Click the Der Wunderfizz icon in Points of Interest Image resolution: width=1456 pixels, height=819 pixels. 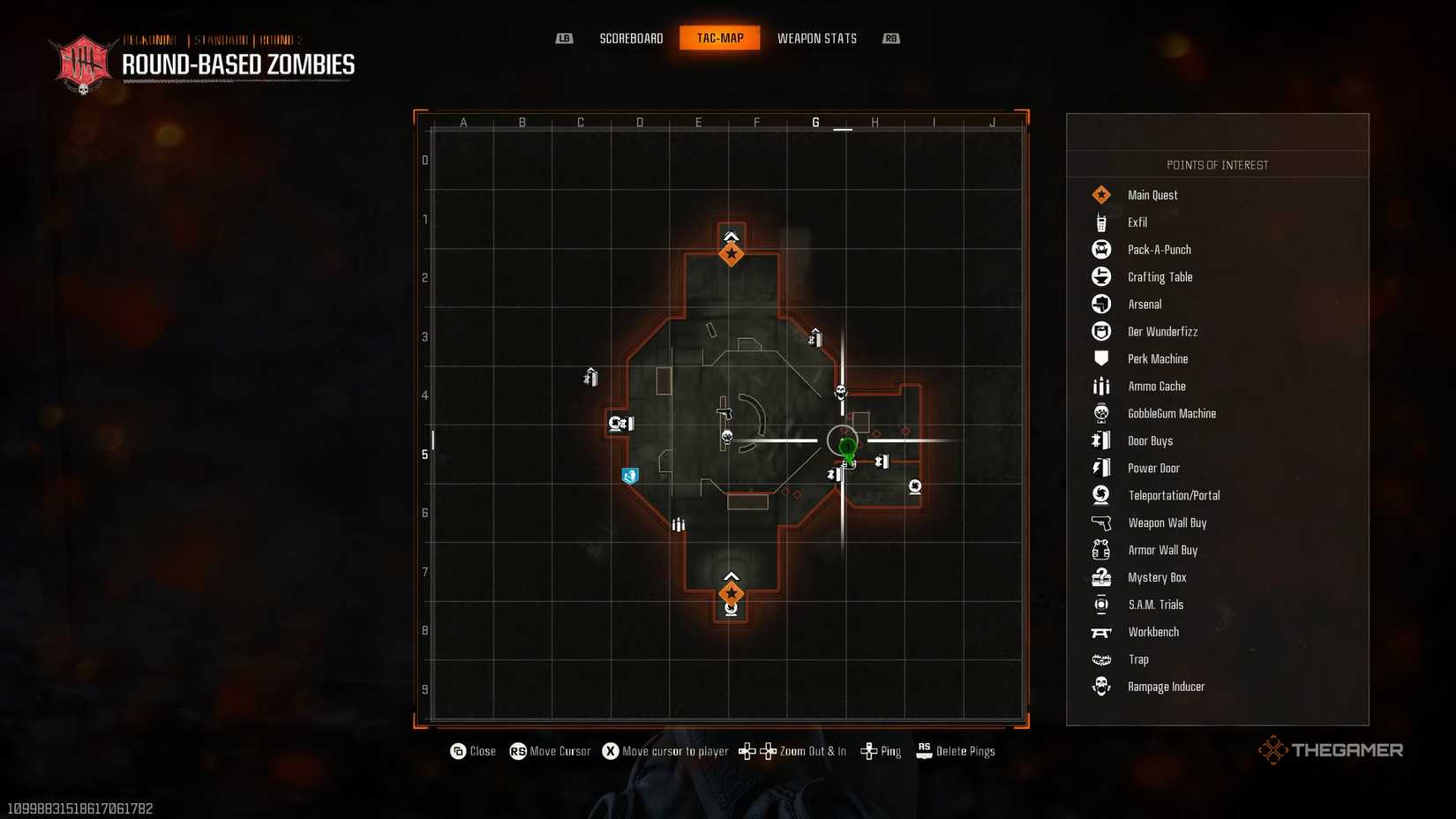(x=1101, y=331)
